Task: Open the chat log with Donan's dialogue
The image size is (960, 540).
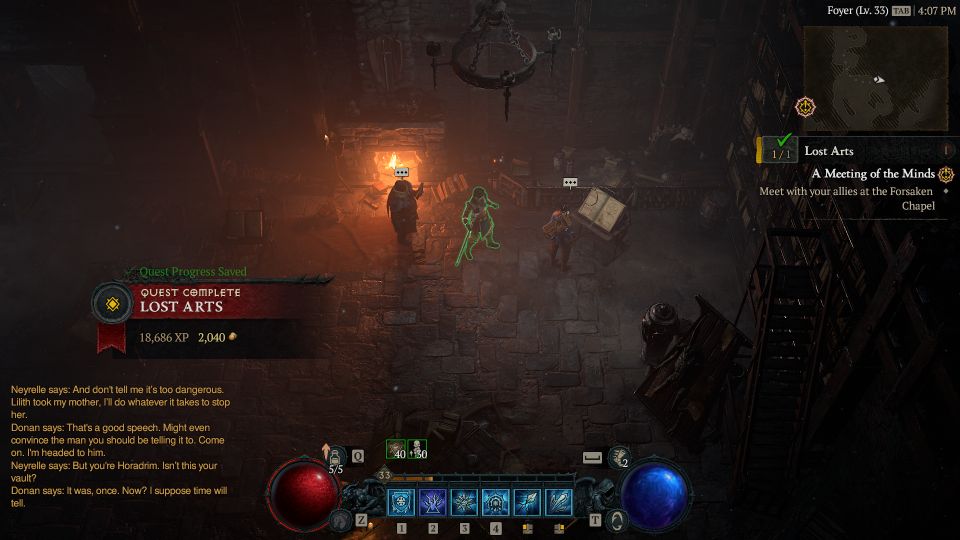Action: (120, 446)
